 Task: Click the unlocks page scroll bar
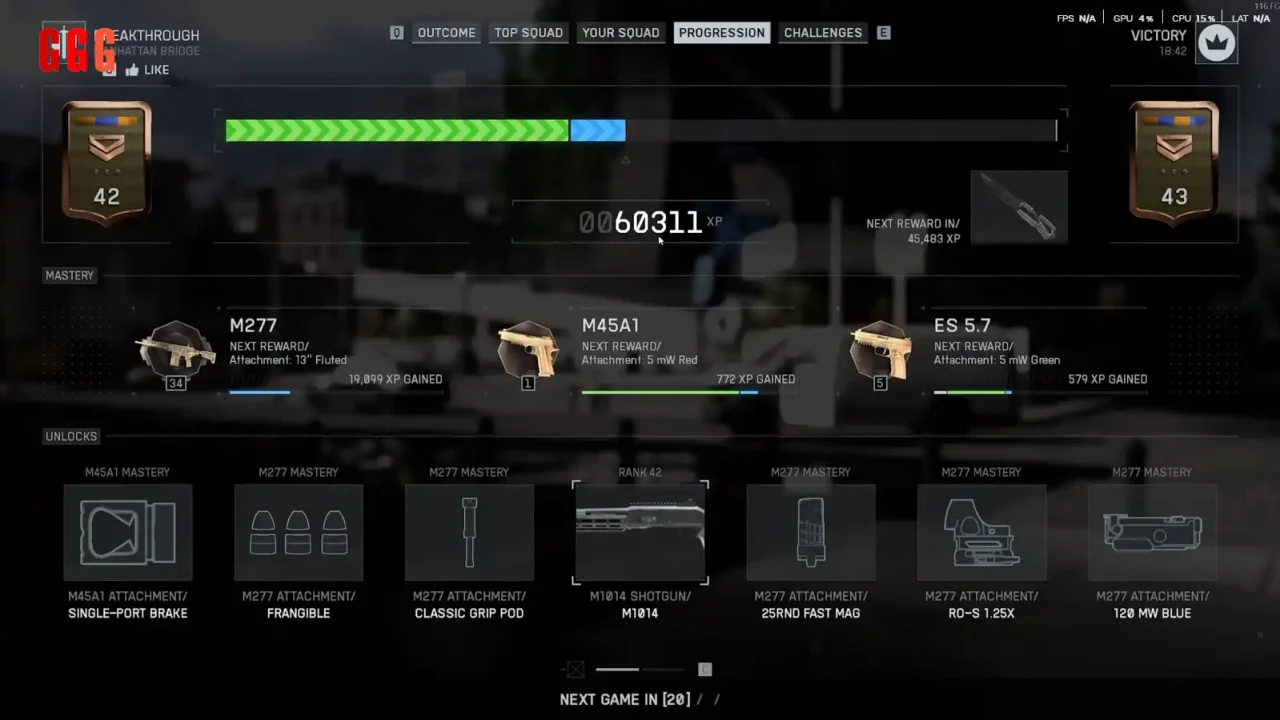click(x=640, y=669)
